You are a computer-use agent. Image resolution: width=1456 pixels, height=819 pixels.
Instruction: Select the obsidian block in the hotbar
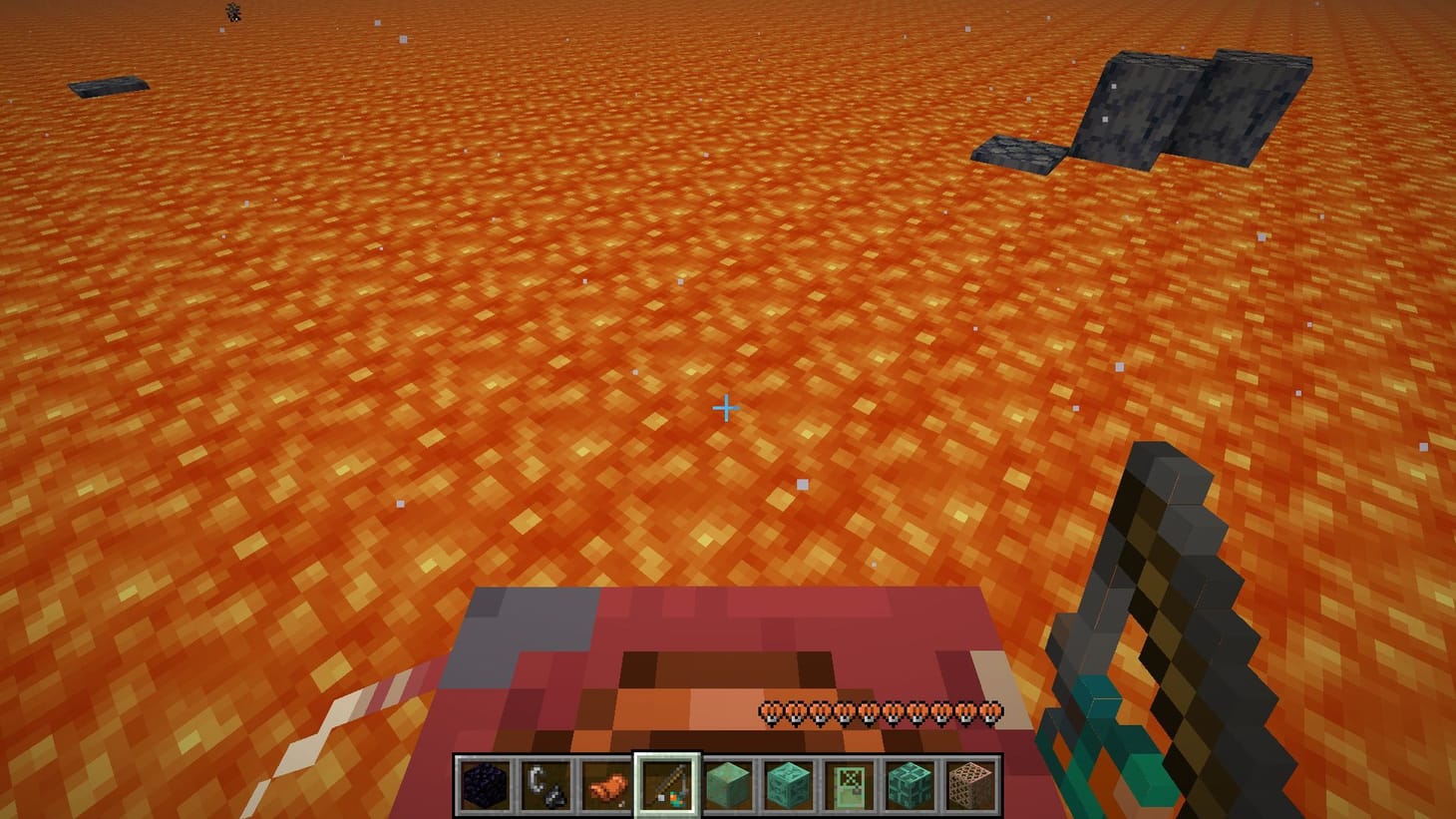tap(485, 783)
